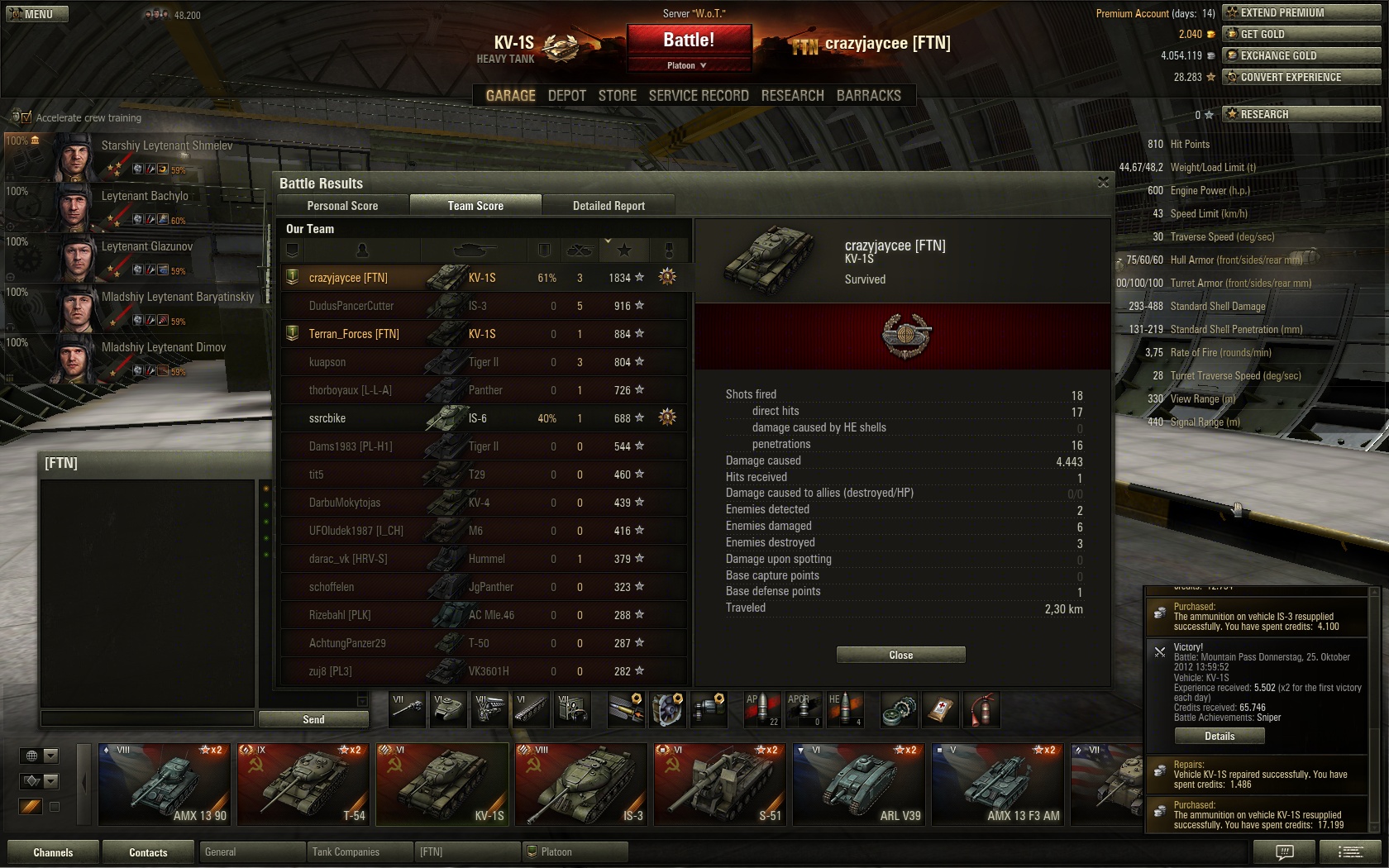Select the T-54 tank in carousel
1389x868 pixels.
(303, 784)
